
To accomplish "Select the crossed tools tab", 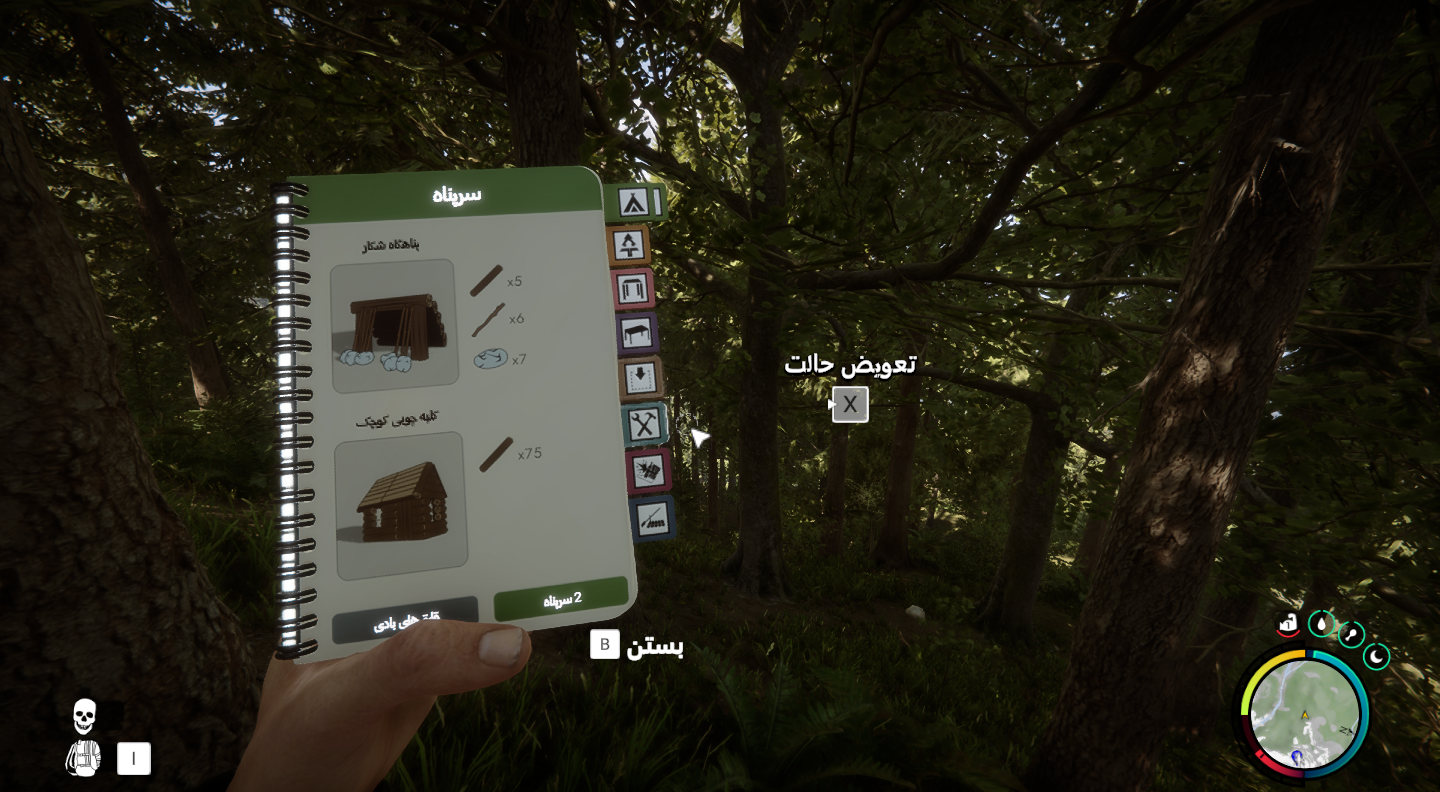I will pyautogui.click(x=643, y=425).
